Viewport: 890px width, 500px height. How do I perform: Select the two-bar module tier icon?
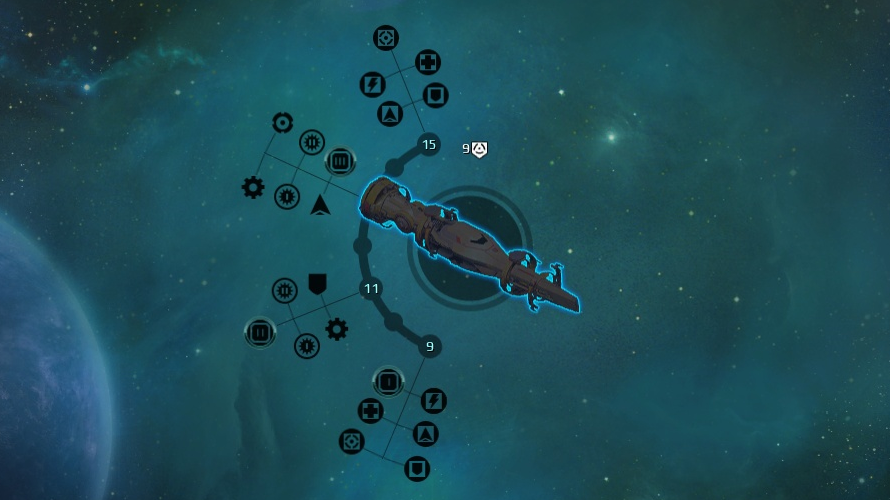(259, 331)
